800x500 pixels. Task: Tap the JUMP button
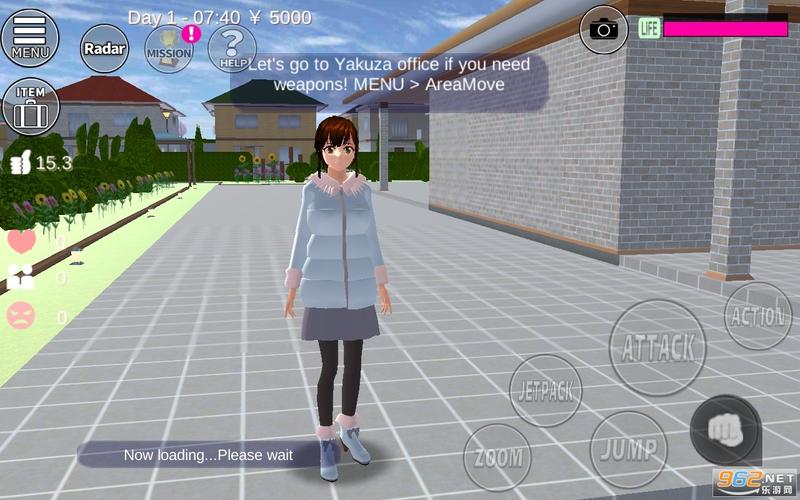[x=628, y=447]
